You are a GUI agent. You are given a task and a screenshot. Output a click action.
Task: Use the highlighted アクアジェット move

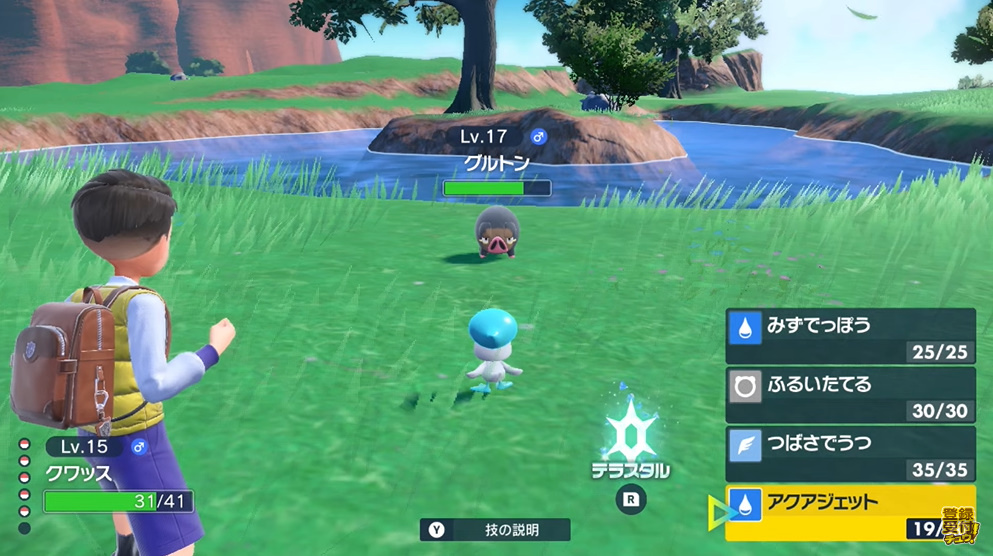point(850,511)
